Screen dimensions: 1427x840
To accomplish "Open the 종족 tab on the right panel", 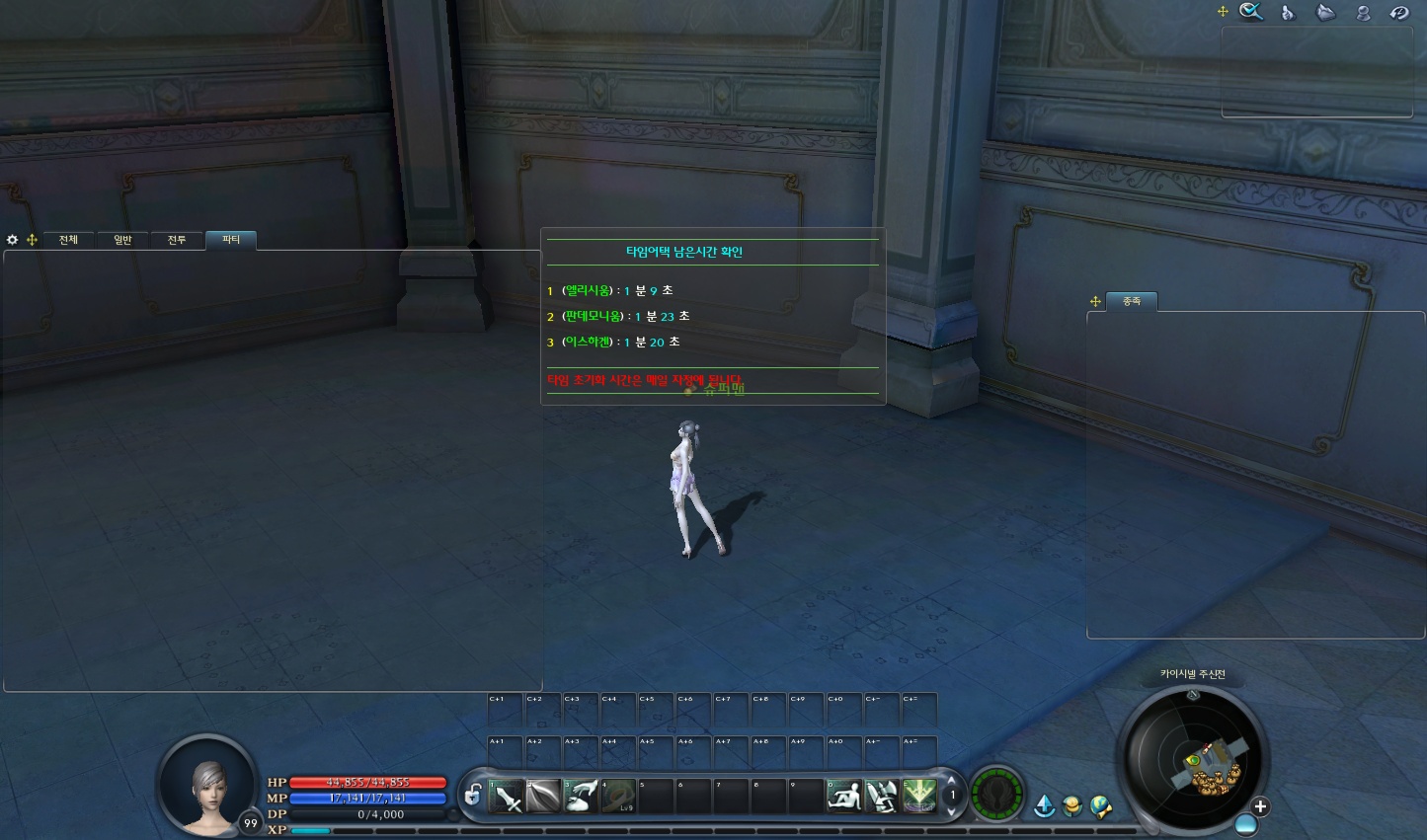I will click(1132, 301).
